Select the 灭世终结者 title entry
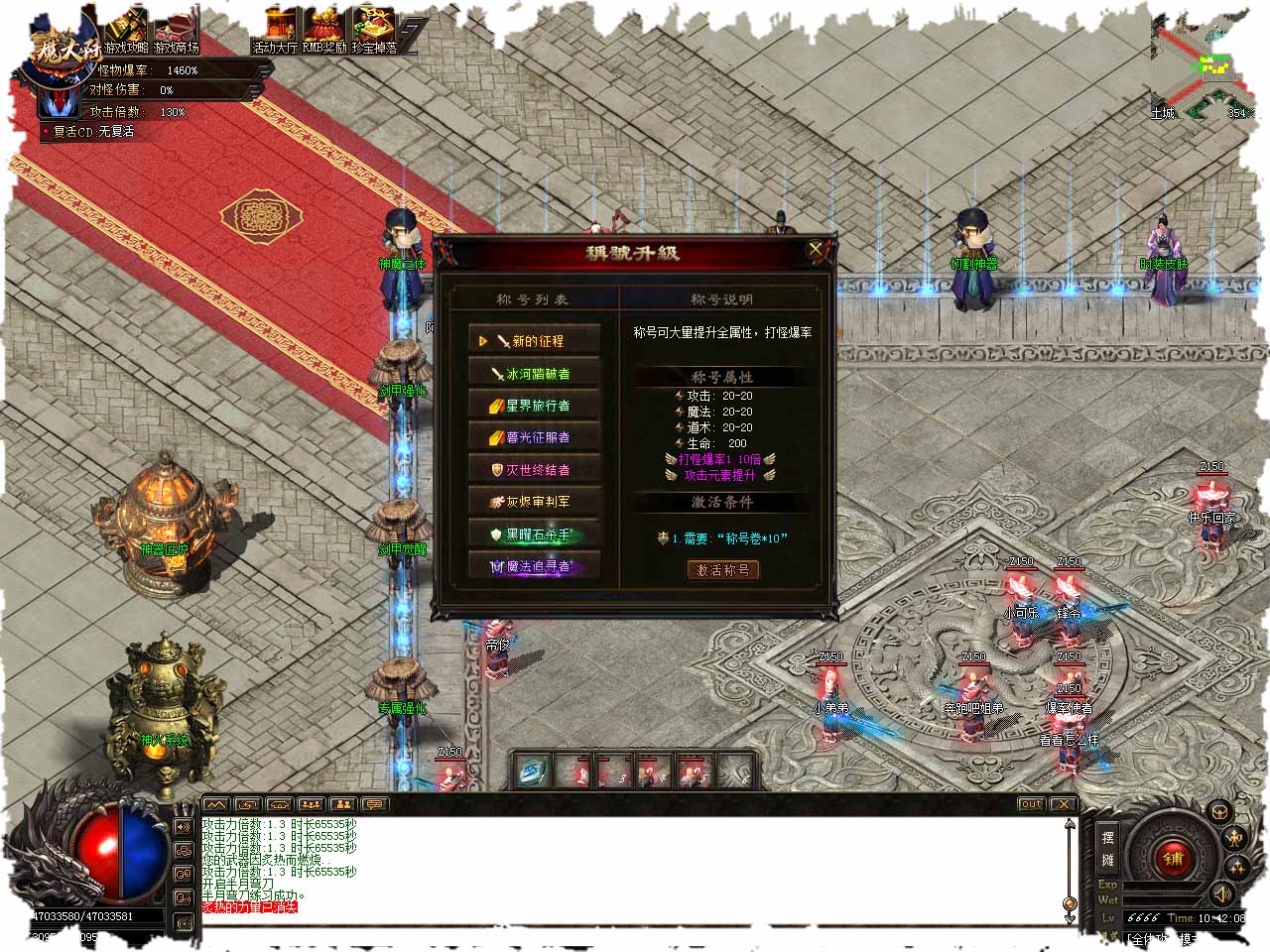1270x952 pixels. coord(535,469)
